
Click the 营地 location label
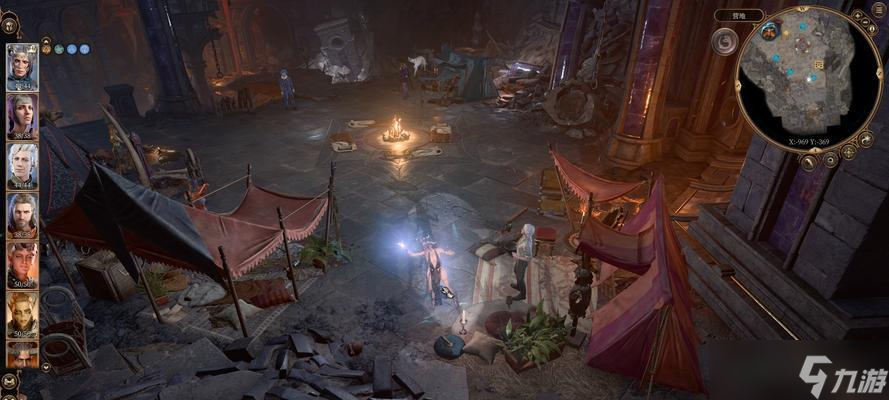point(739,16)
